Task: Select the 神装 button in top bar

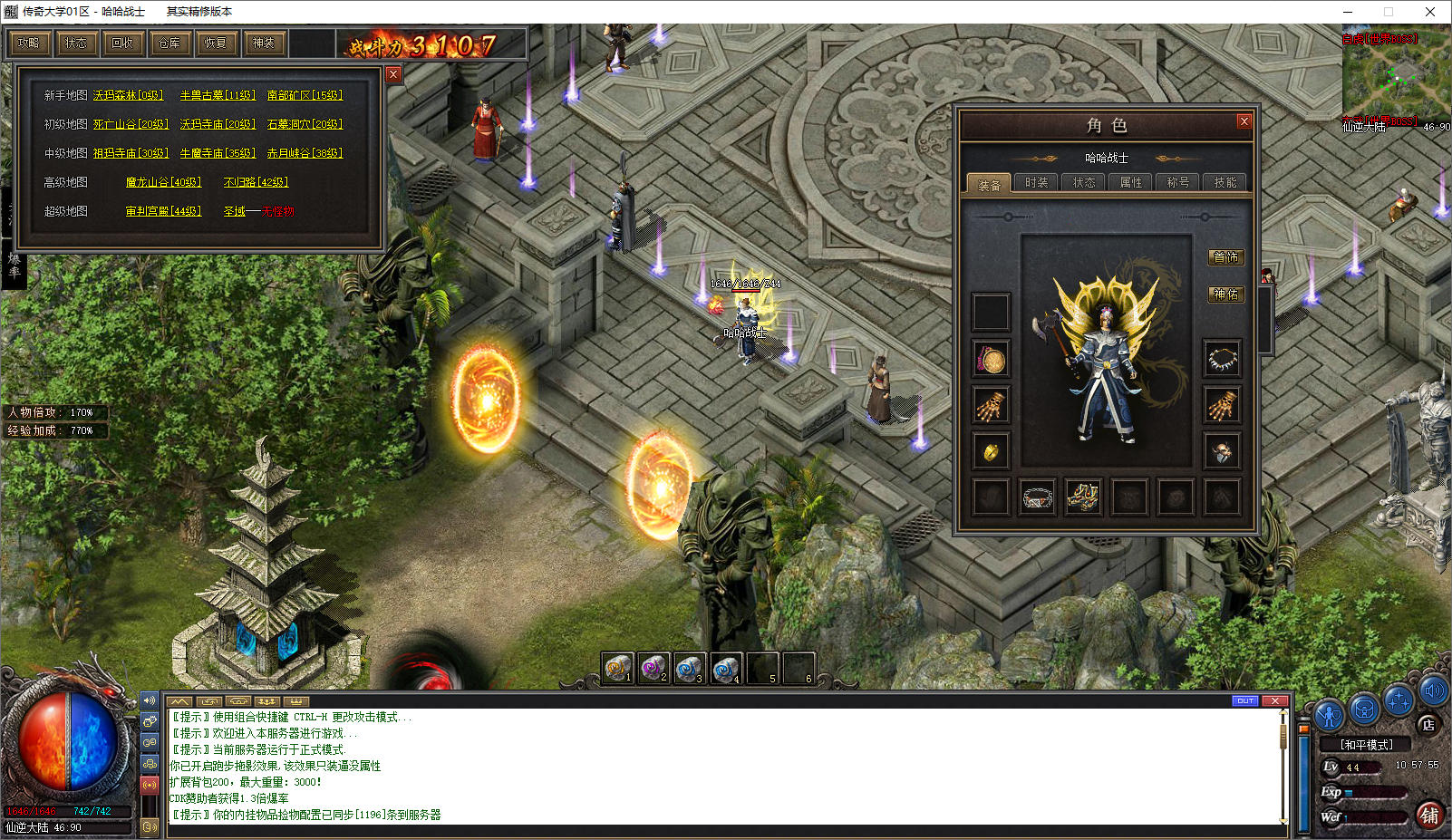Action: point(264,43)
